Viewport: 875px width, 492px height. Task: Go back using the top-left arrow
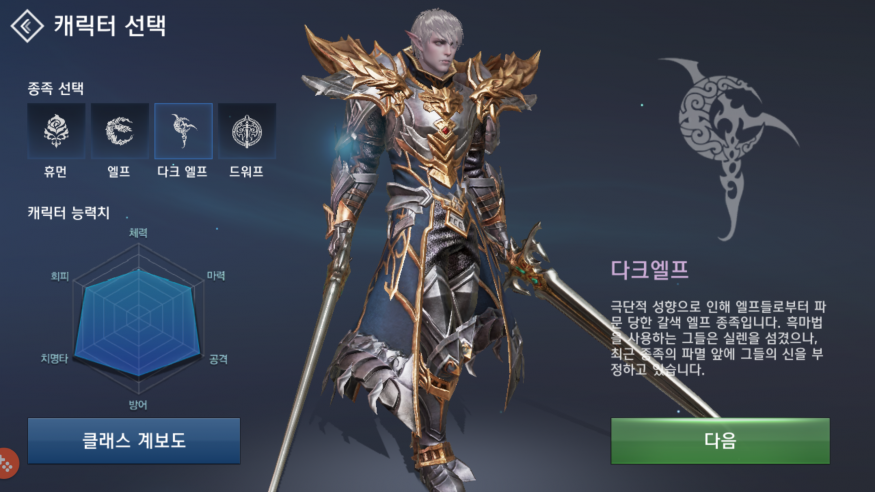pos(25,26)
